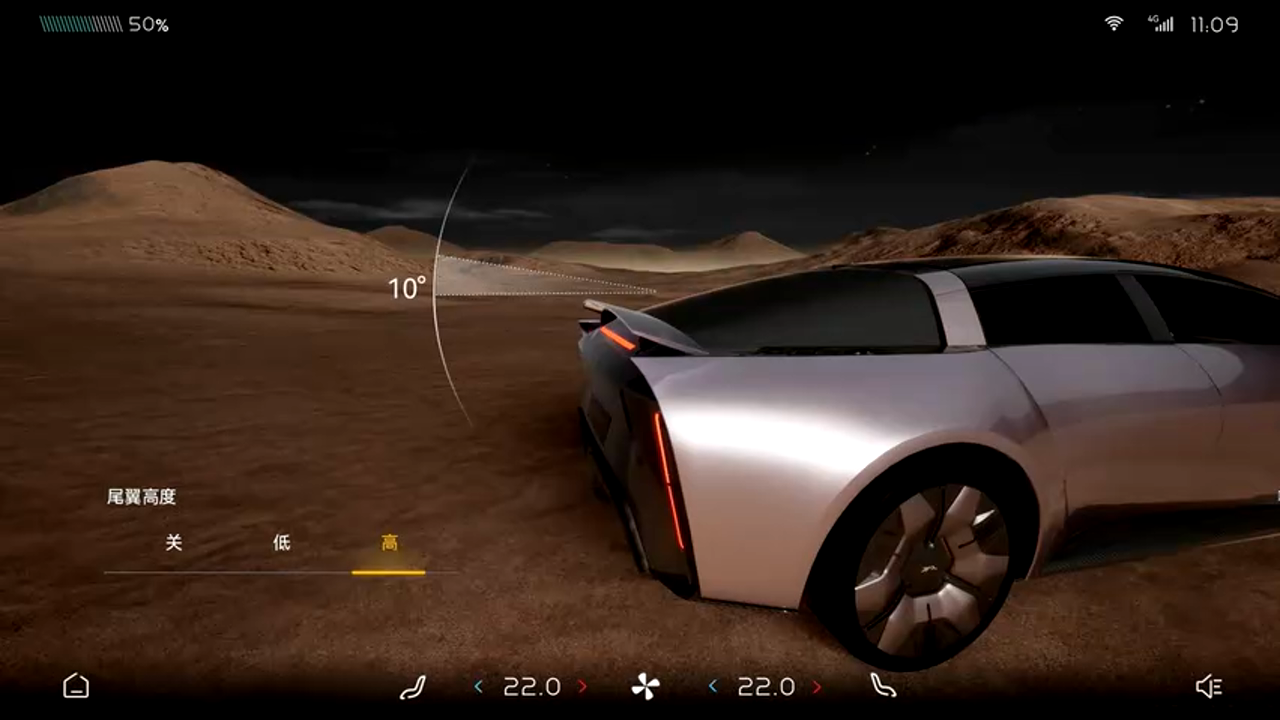
Task: Select the 高 (high) spoiler height option
Action: 389,543
